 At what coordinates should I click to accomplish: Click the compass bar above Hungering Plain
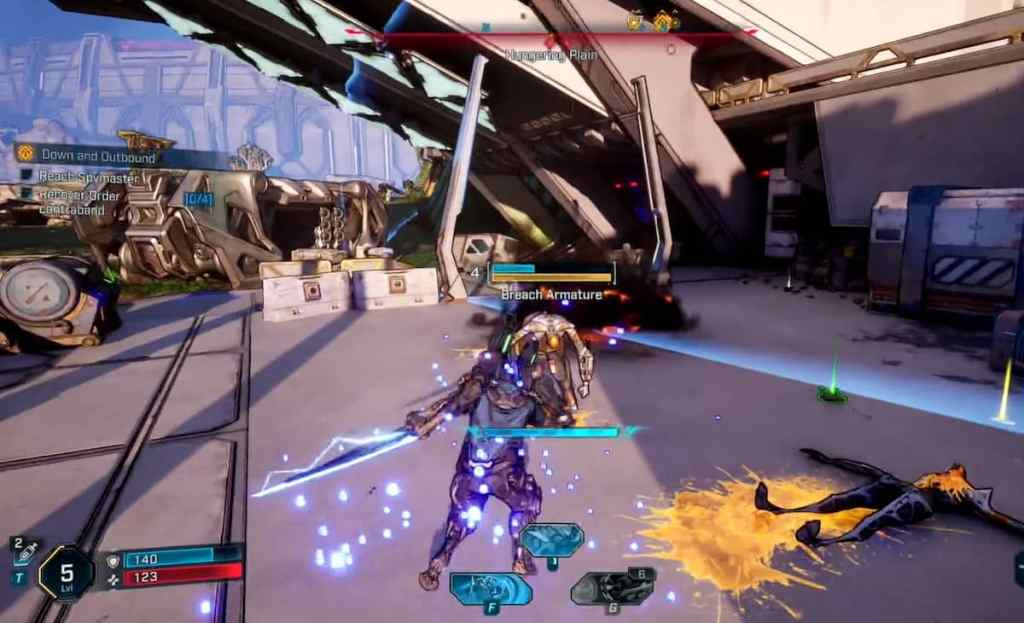coord(550,33)
